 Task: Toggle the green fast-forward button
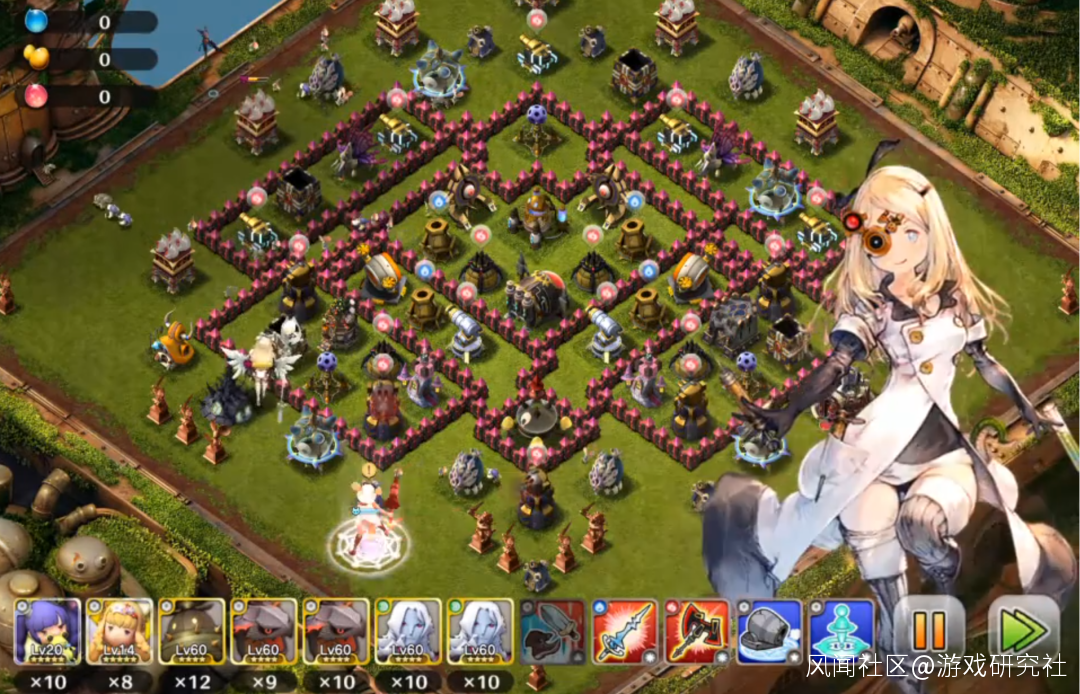(1023, 630)
